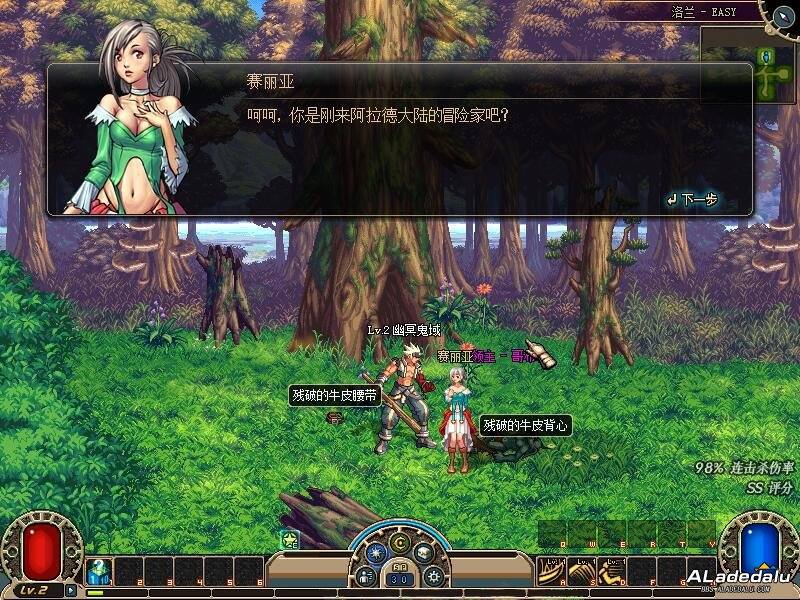
Task: Click the small arrow beside the Lv.2 label
Action: [x=71, y=589]
